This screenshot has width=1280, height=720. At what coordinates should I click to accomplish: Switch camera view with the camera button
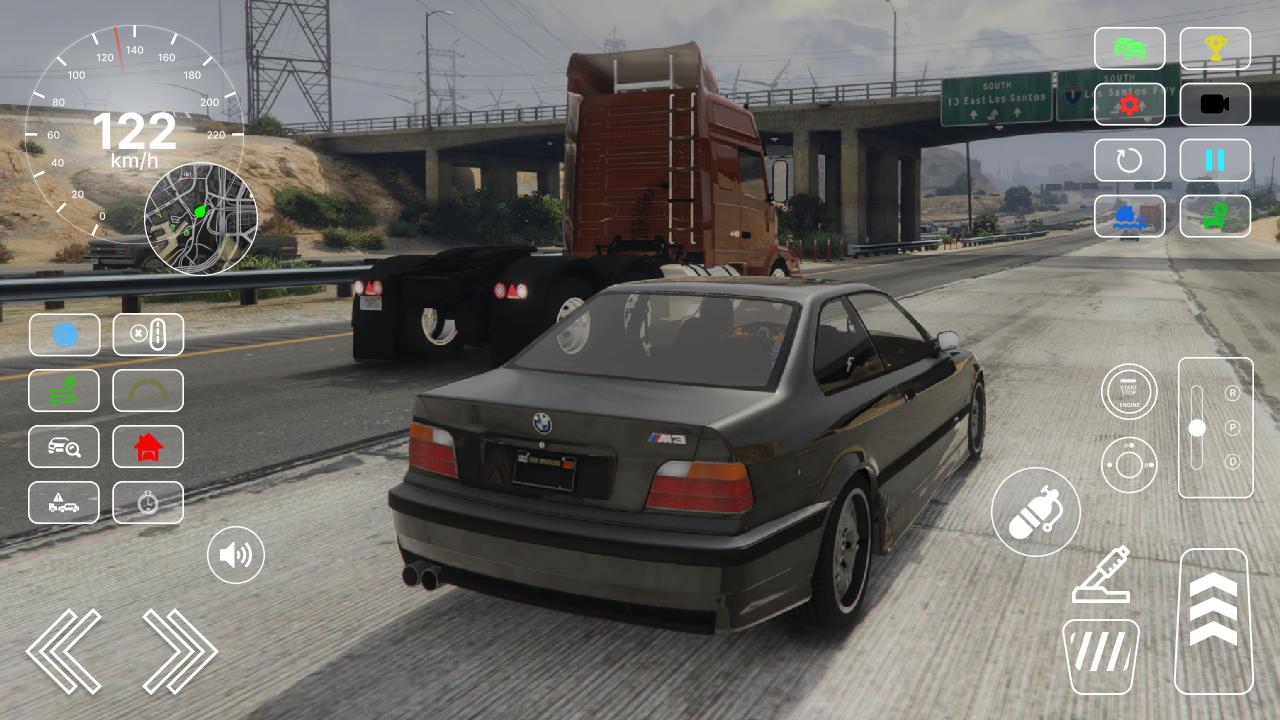tap(1215, 104)
